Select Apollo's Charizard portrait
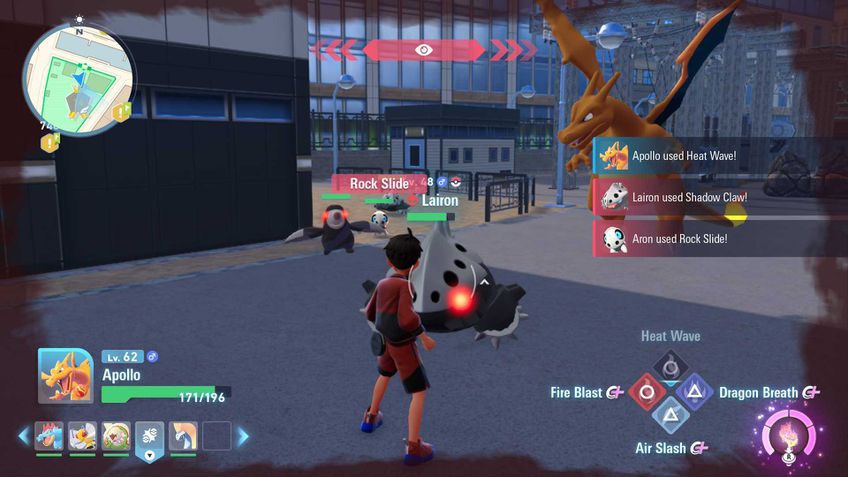This screenshot has width=848, height=477. pos(65,375)
